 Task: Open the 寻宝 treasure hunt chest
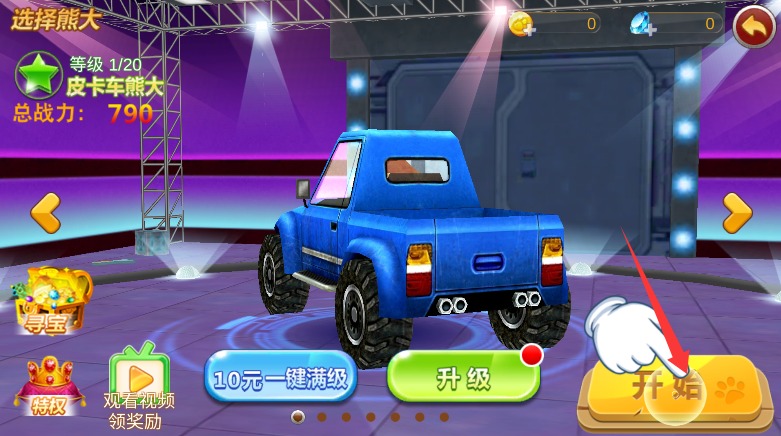tap(52, 300)
